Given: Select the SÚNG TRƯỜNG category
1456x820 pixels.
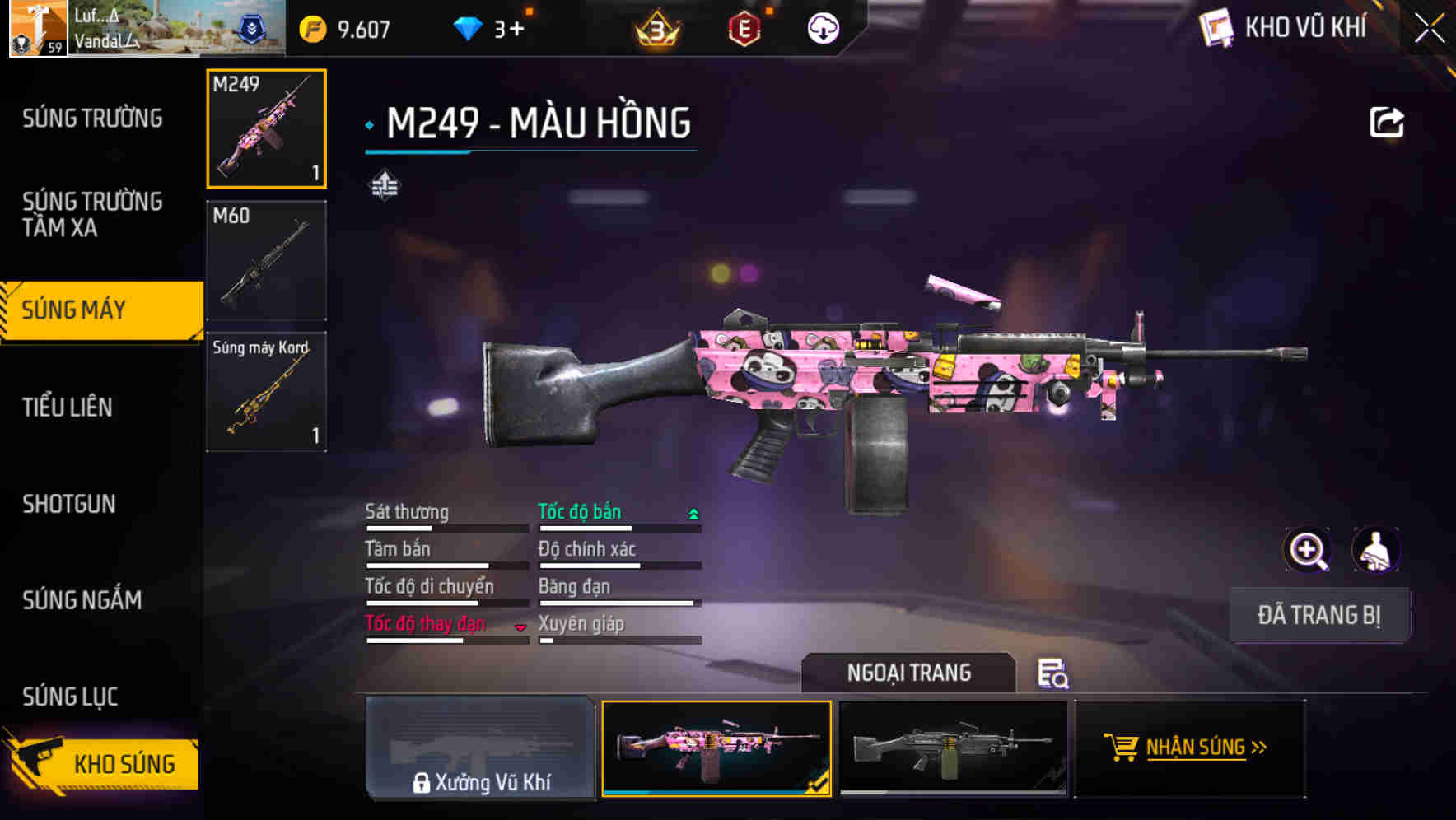Looking at the screenshot, I should click(x=91, y=118).
